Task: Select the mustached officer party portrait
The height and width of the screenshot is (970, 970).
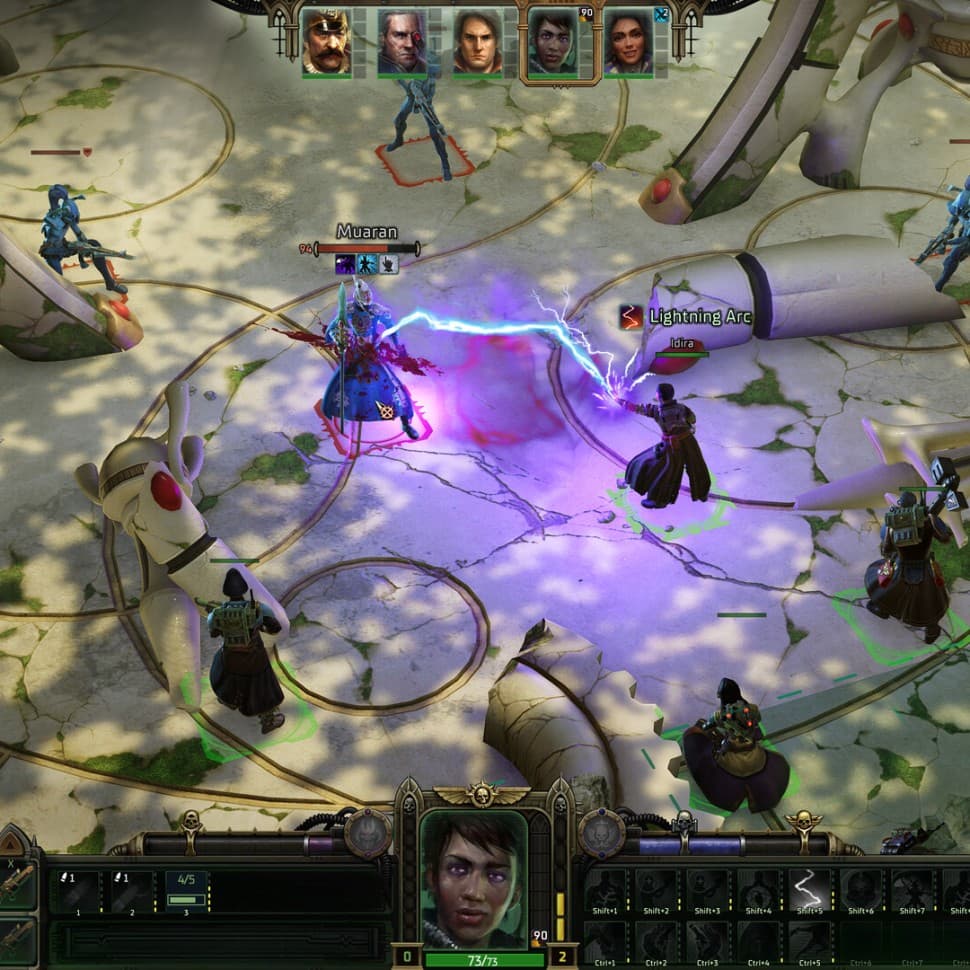Action: click(326, 42)
